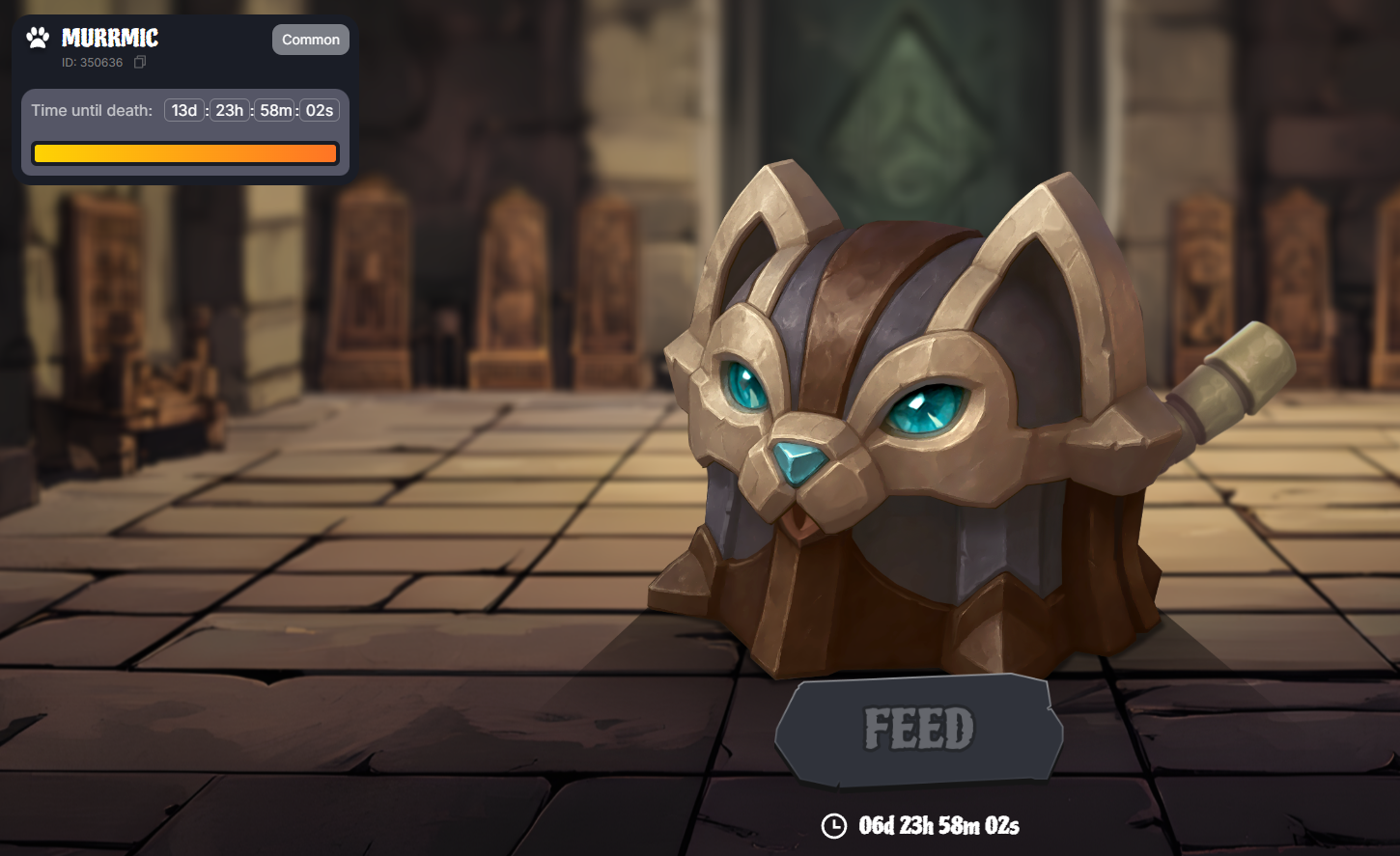The width and height of the screenshot is (1400, 856).
Task: Click the Common rarity badge
Action: point(310,40)
